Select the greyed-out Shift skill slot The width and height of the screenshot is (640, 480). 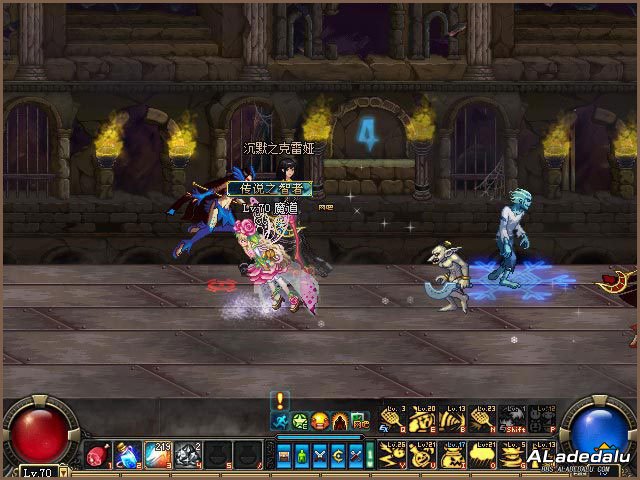click(514, 420)
